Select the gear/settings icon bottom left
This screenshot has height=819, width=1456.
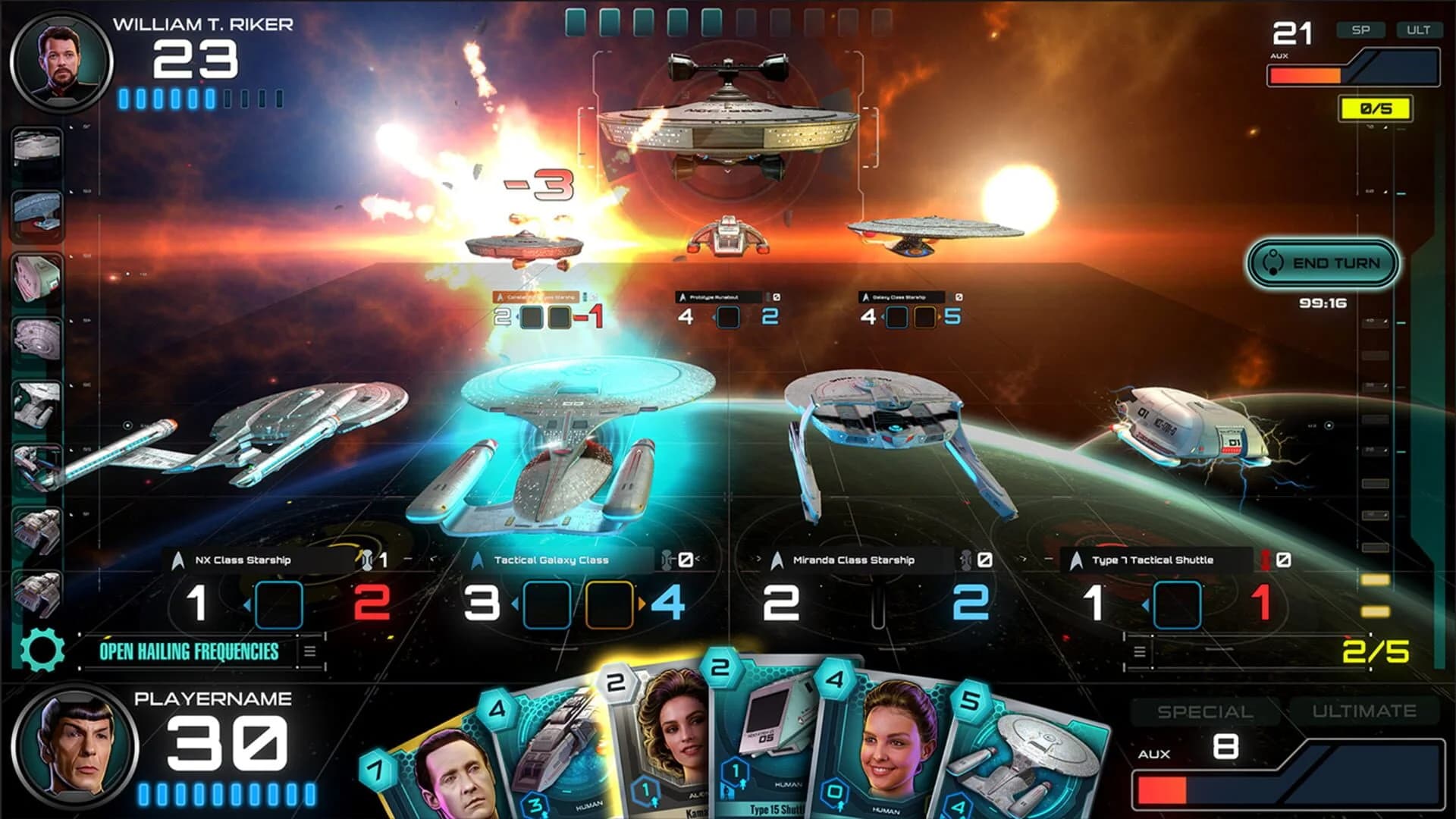click(x=42, y=649)
